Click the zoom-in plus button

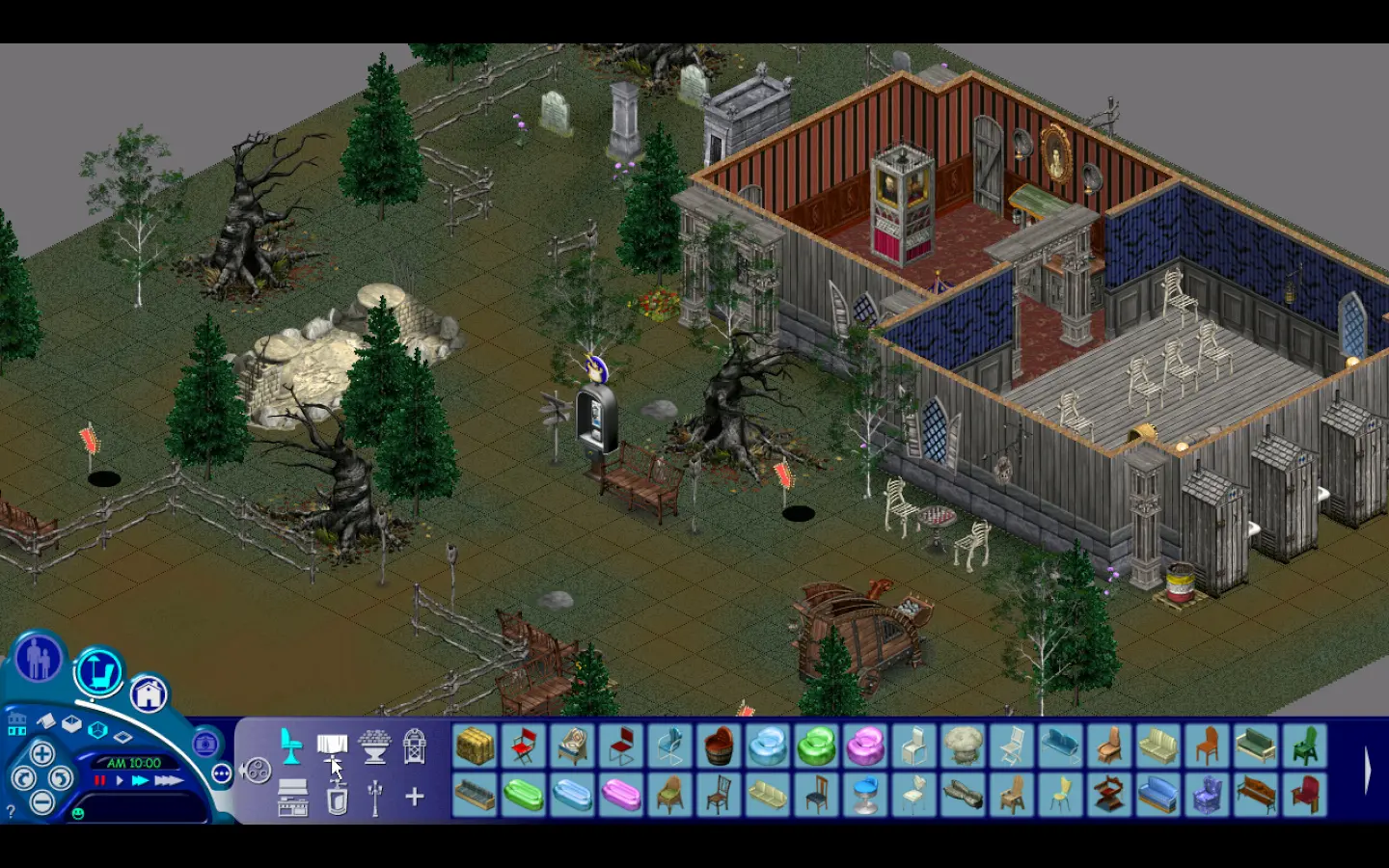(42, 753)
